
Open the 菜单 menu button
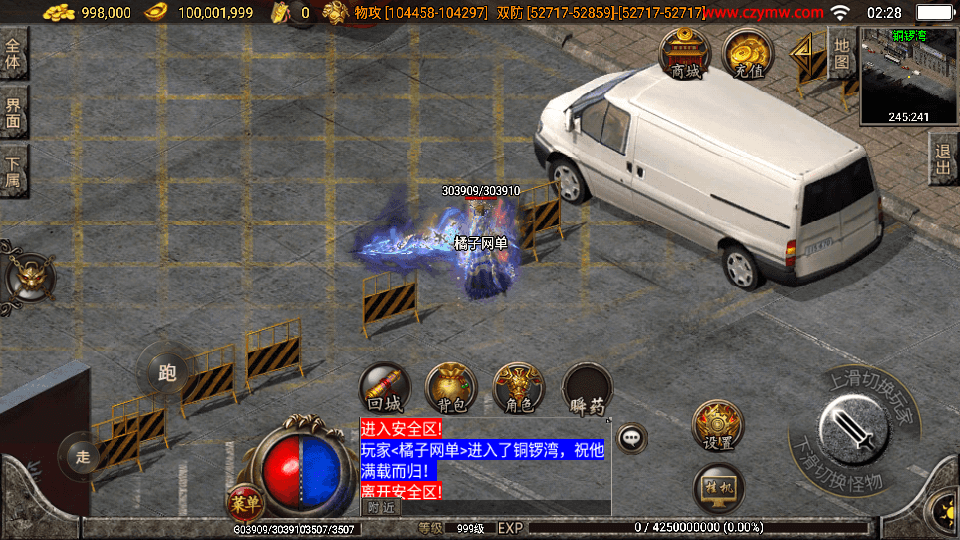point(242,502)
